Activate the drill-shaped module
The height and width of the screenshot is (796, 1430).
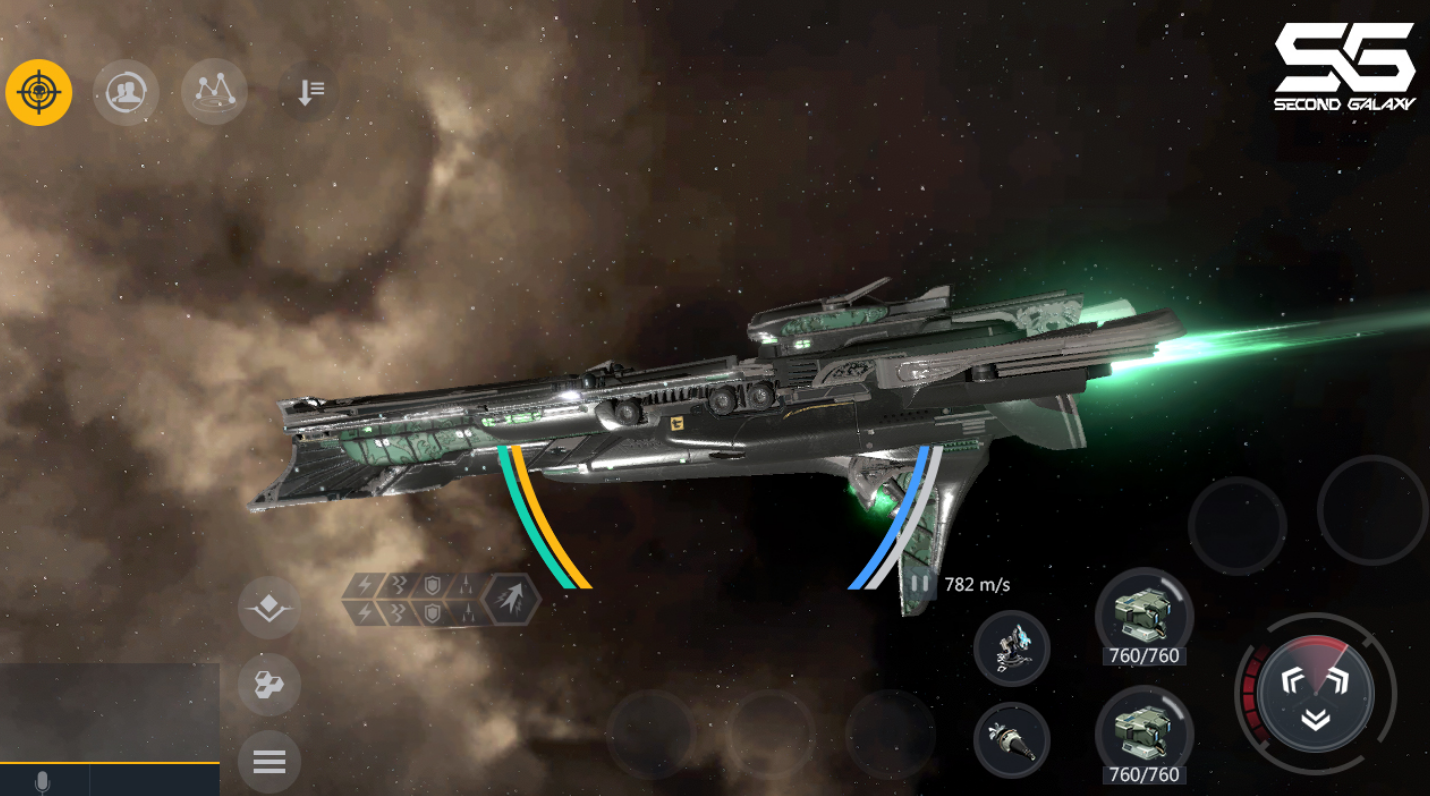1012,740
